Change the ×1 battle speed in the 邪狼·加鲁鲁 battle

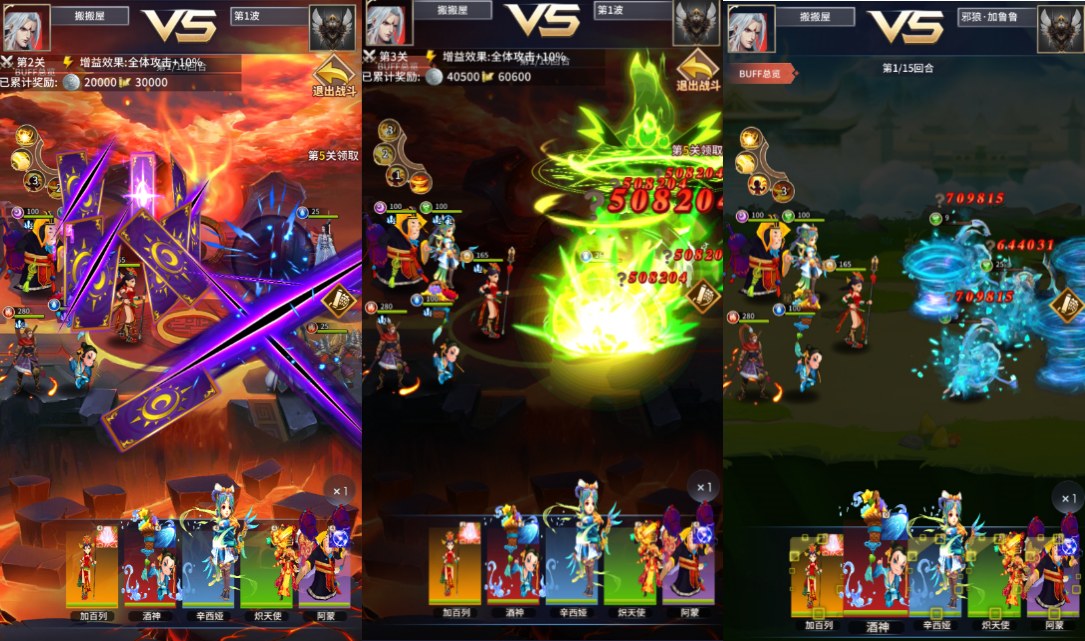(1066, 497)
